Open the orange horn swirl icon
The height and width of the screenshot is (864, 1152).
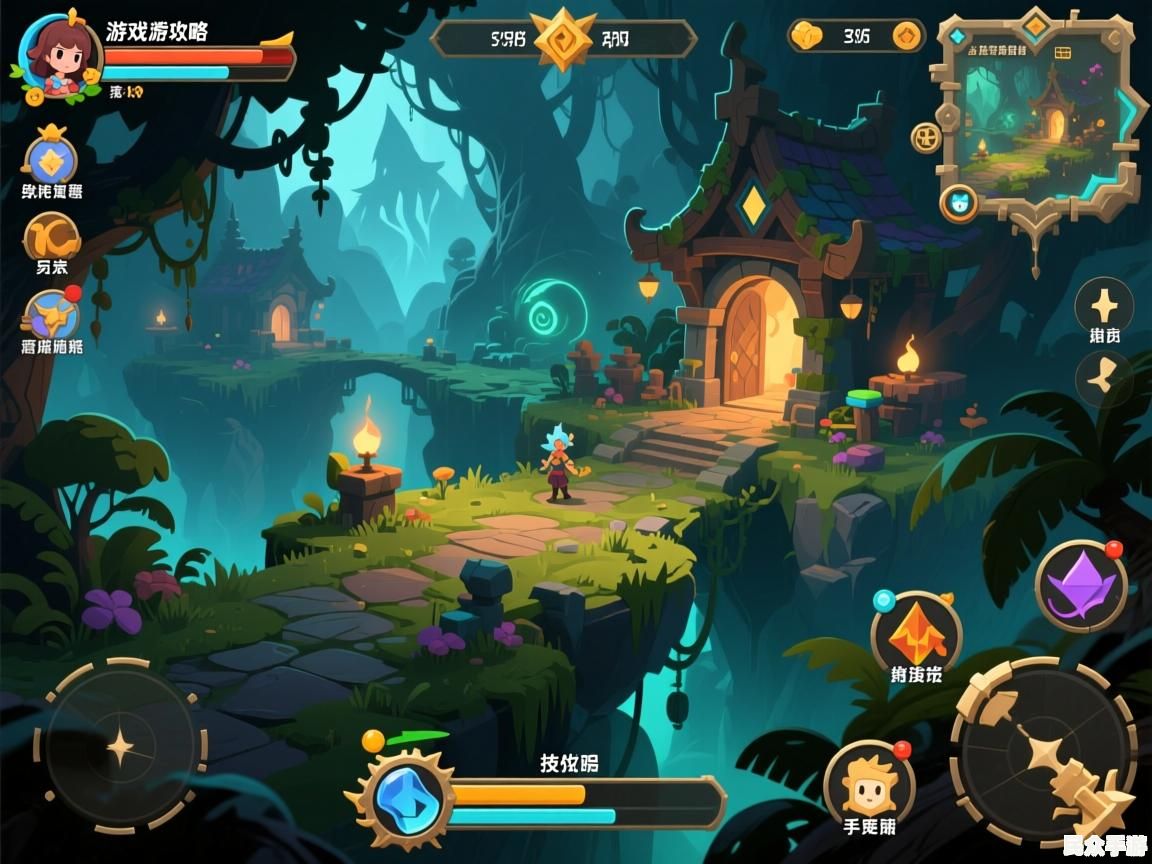click(52, 238)
